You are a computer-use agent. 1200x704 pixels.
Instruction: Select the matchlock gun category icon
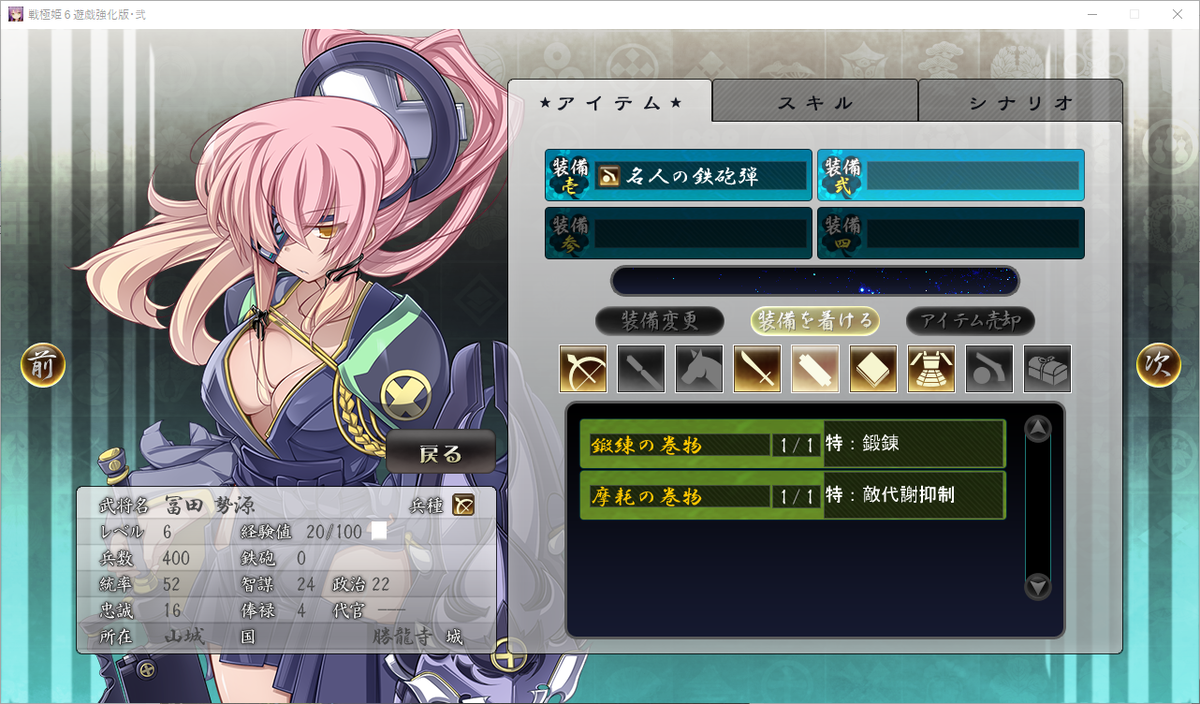click(x=989, y=369)
